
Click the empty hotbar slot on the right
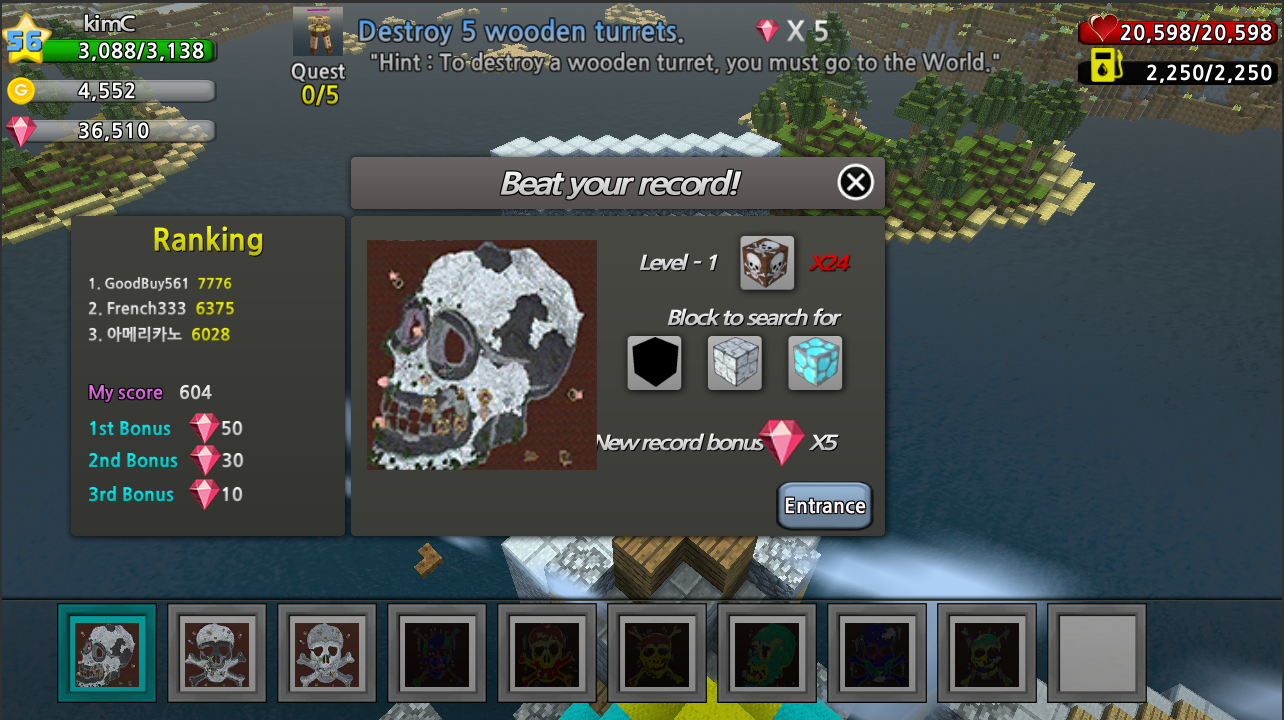[x=1097, y=654]
